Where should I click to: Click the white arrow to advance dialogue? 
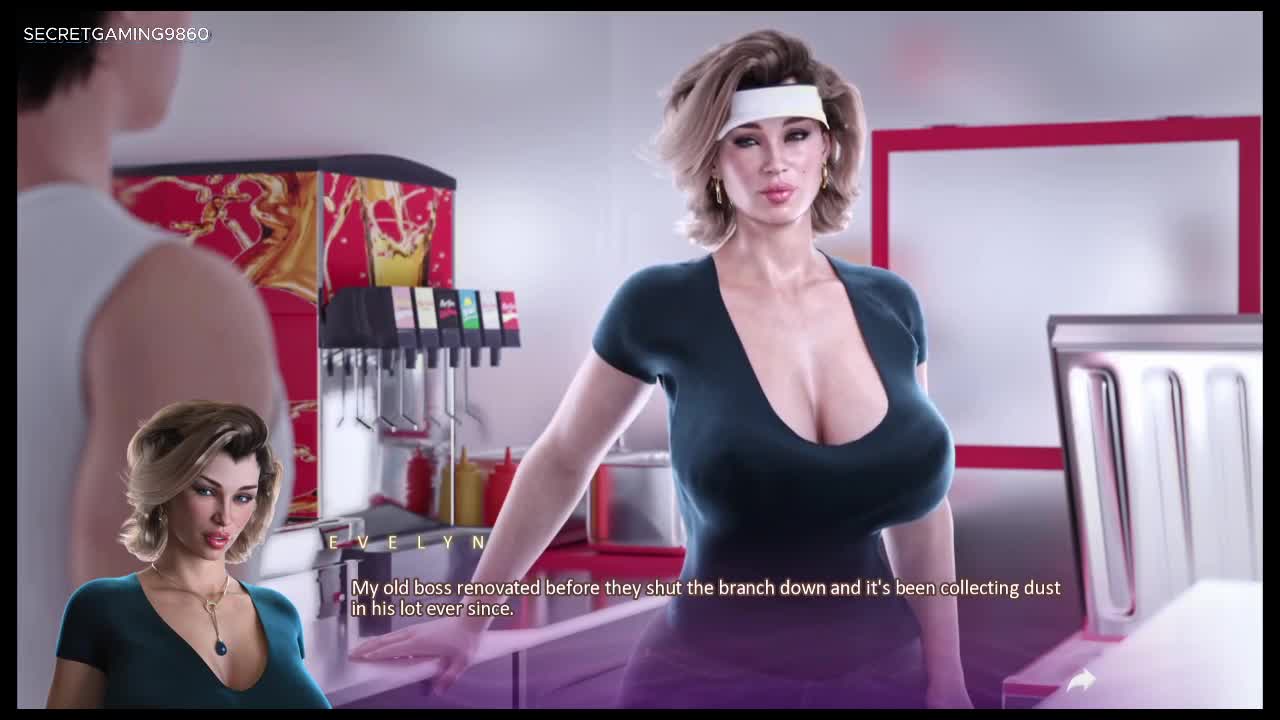[x=1081, y=681]
